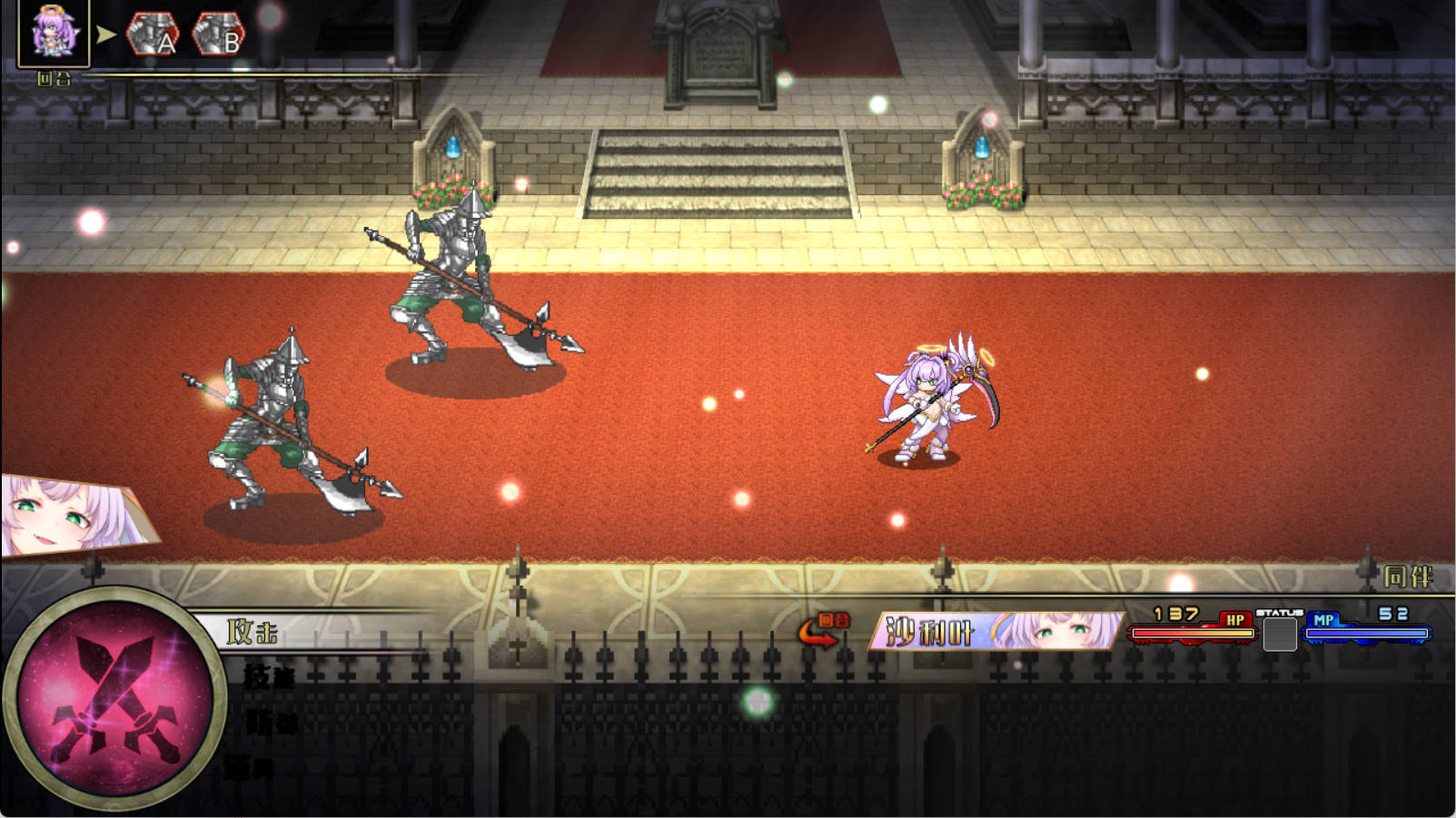1456x818 pixels.
Task: Select the angel portrait in turn order
Action: click(54, 34)
